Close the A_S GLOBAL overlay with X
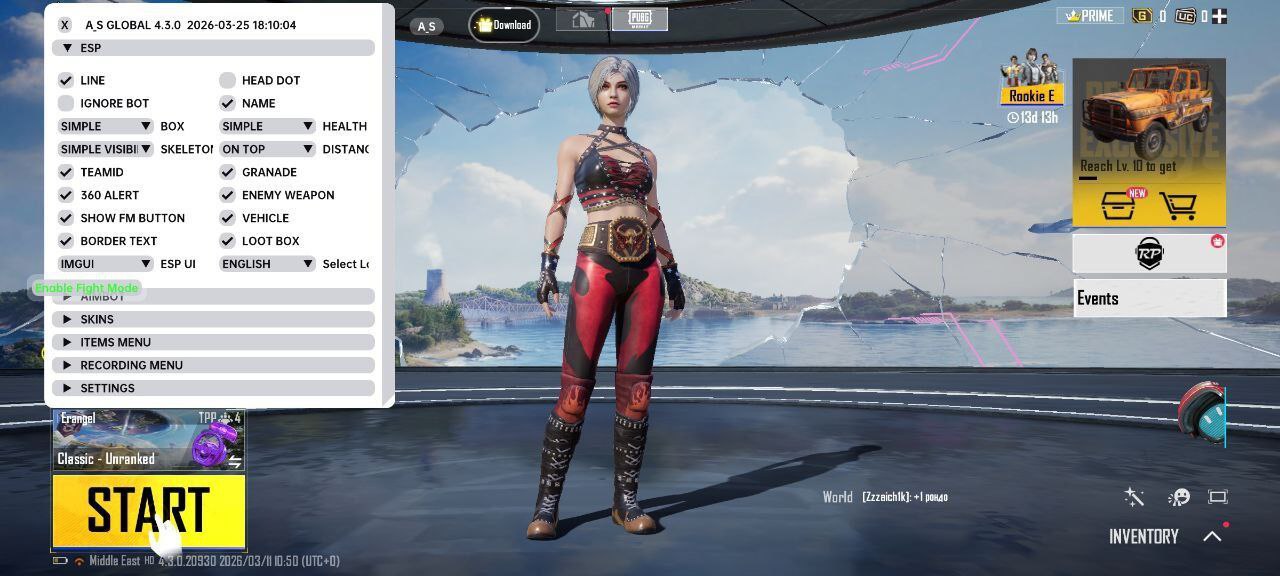Viewport: 1280px width, 576px height. tap(65, 25)
